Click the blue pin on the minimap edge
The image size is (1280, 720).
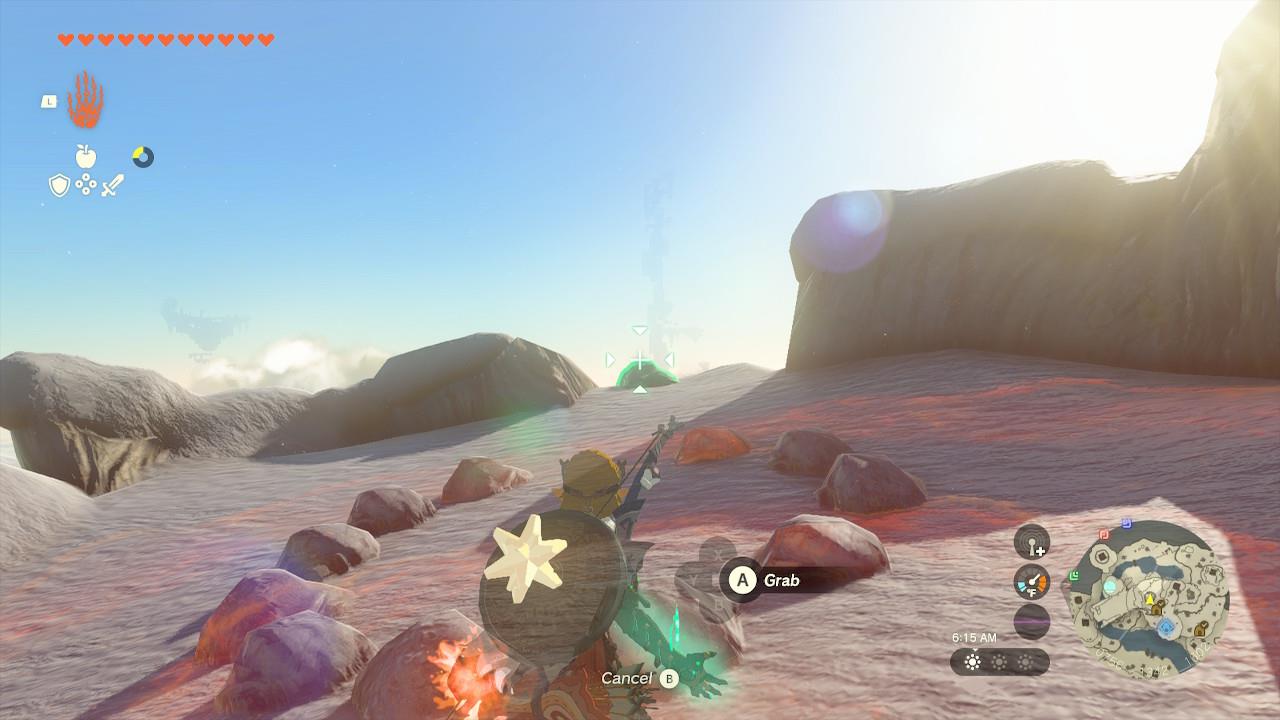click(1127, 522)
